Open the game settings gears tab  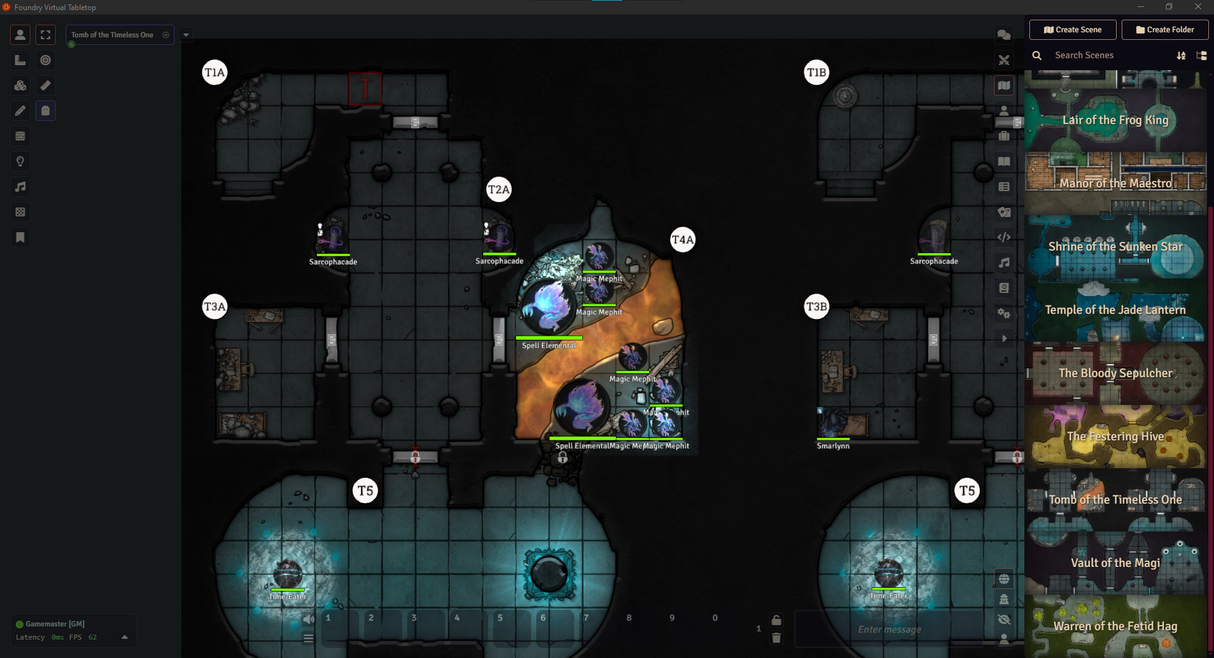tap(1004, 313)
